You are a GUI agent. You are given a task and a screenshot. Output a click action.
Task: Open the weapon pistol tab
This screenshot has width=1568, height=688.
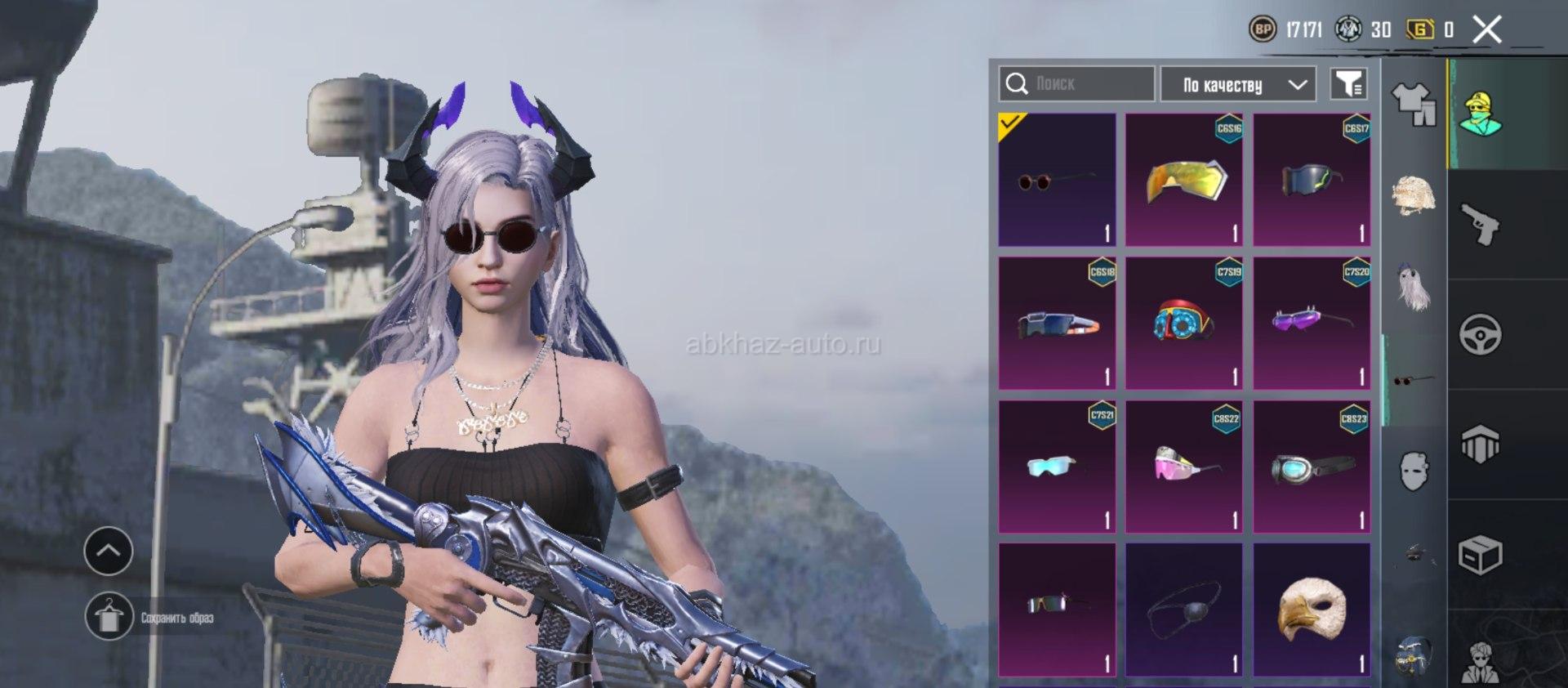tap(1480, 225)
